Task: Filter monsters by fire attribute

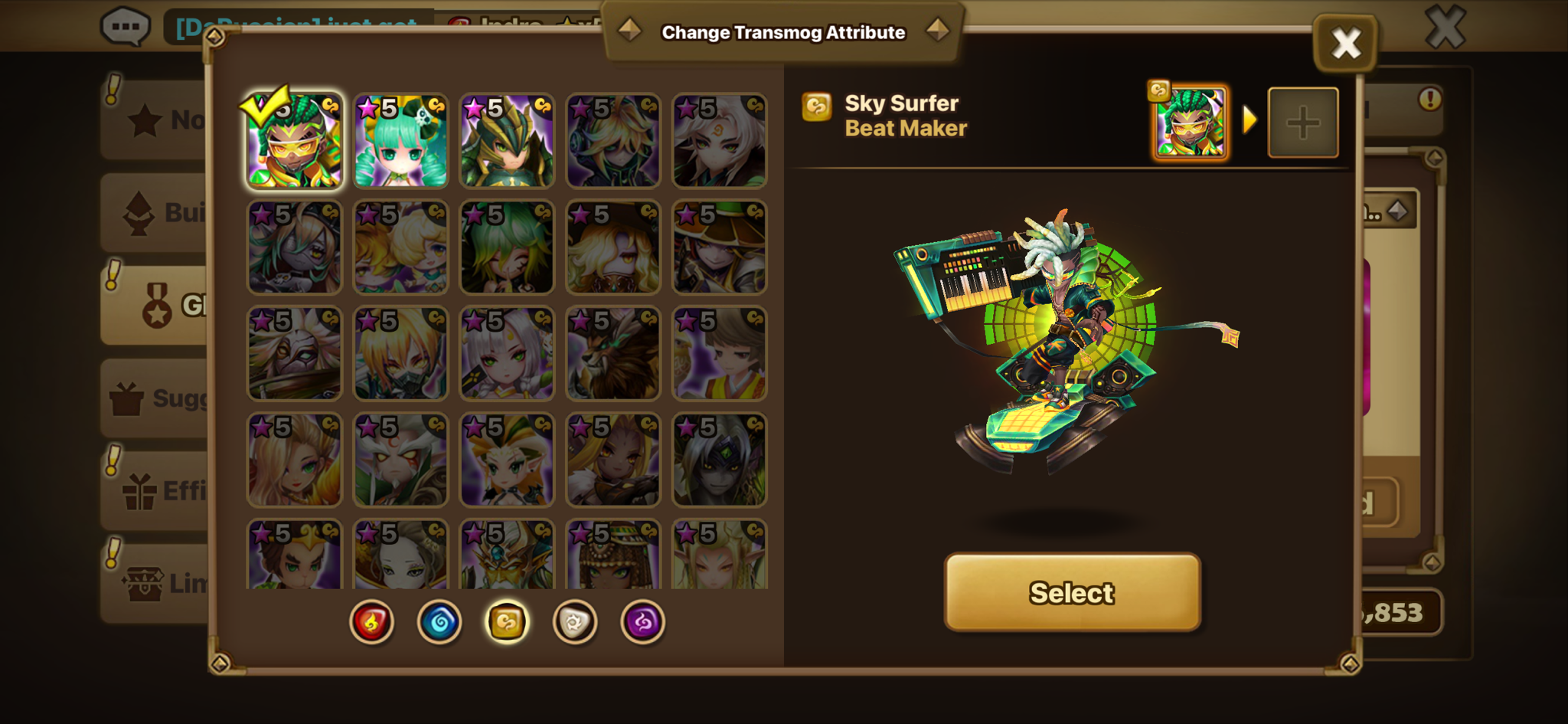Action: tap(372, 621)
